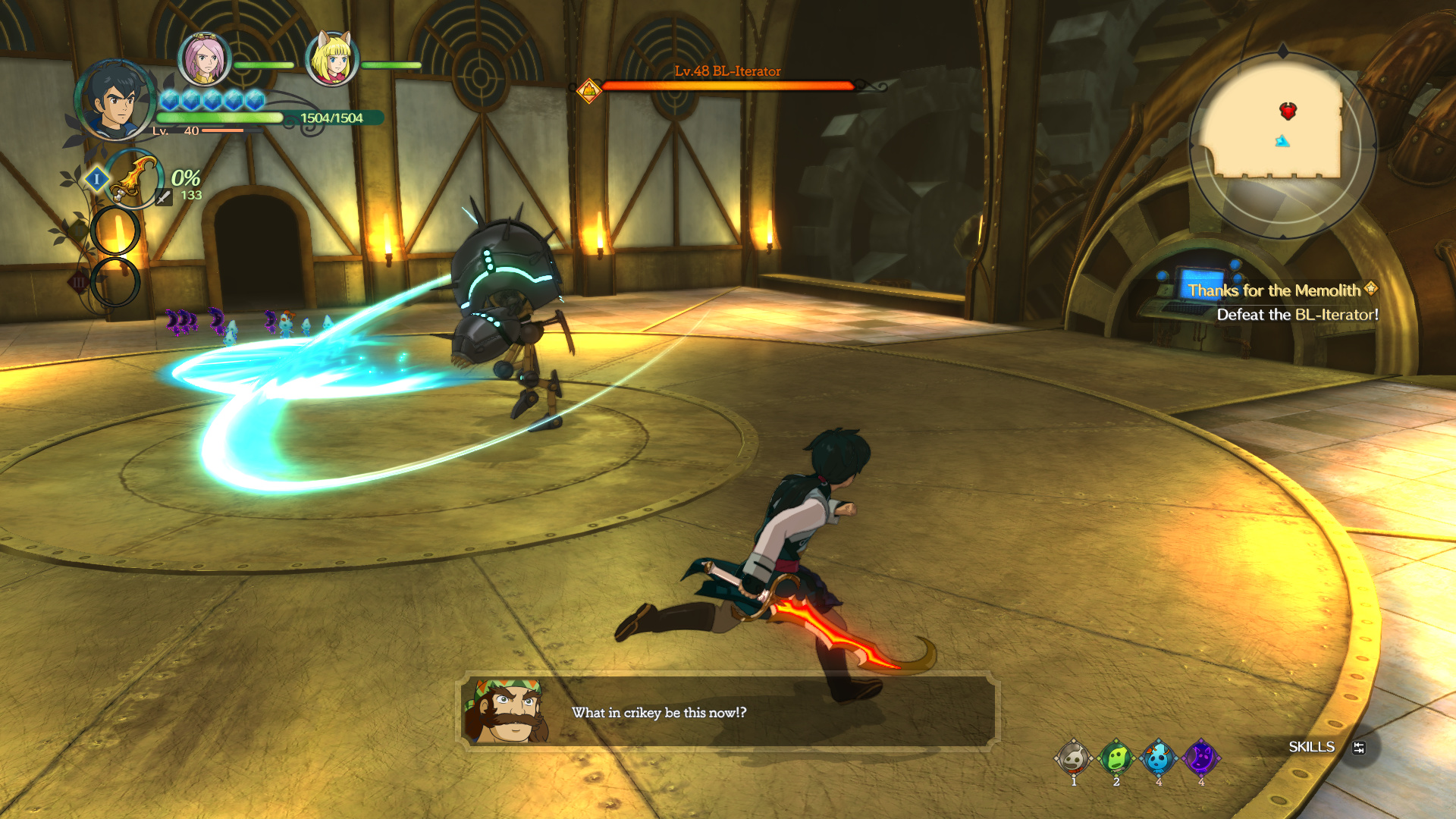This screenshot has width=1456, height=819.
Task: Activate the purple higgledy skill icon
Action: [x=1200, y=758]
